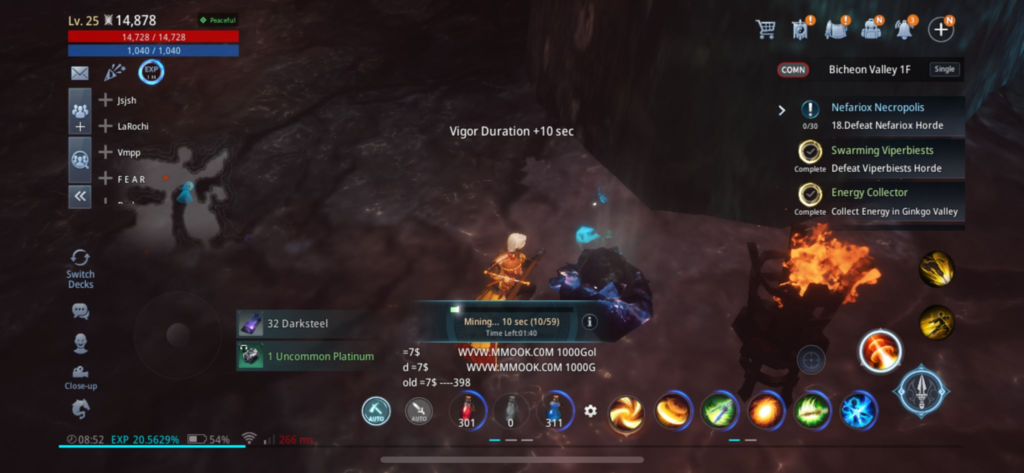
Task: Toggle the pickaxe auto-mining button
Action: coord(377,411)
